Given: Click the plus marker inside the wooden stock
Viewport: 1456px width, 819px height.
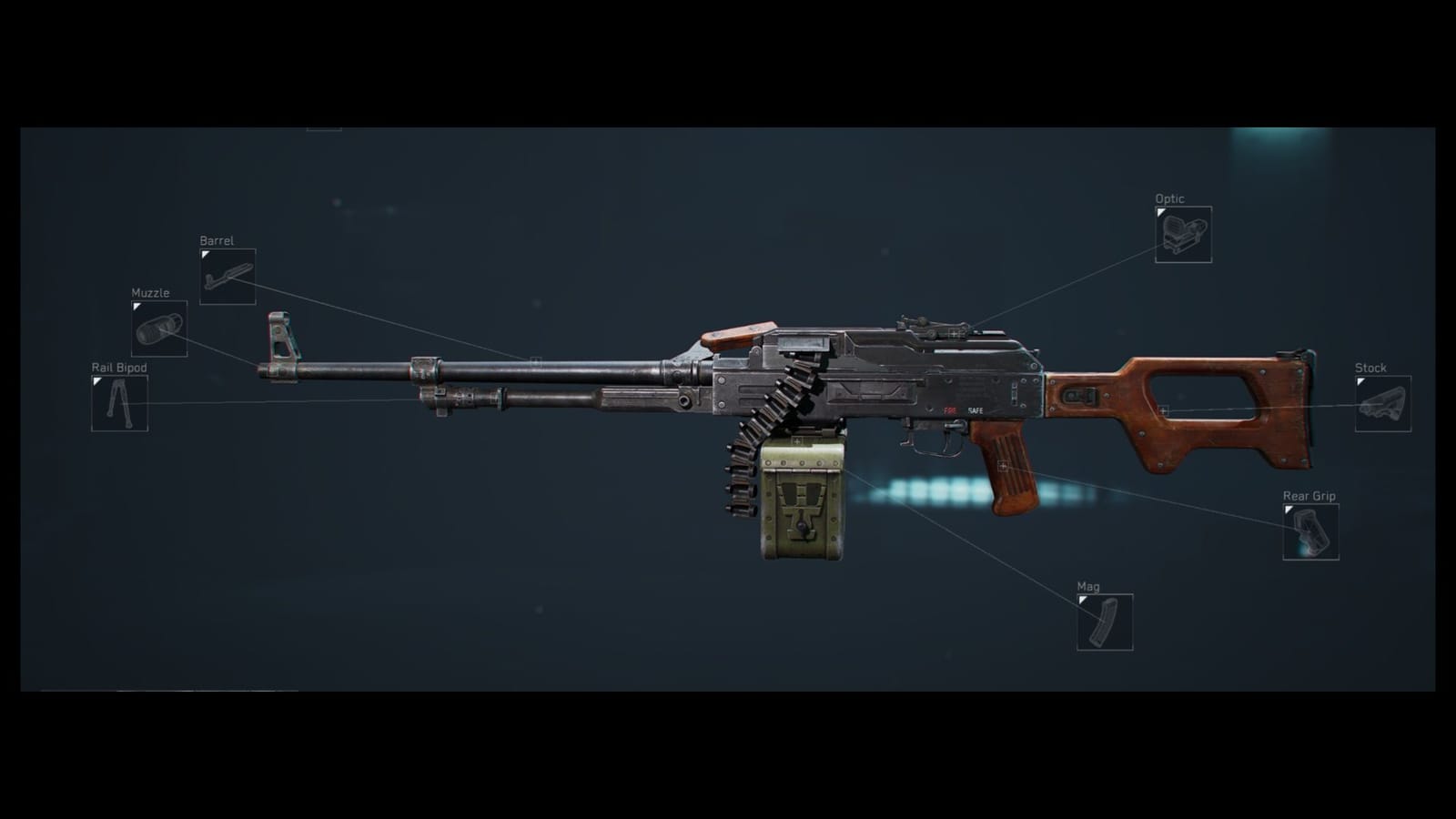Looking at the screenshot, I should coord(1164,410).
